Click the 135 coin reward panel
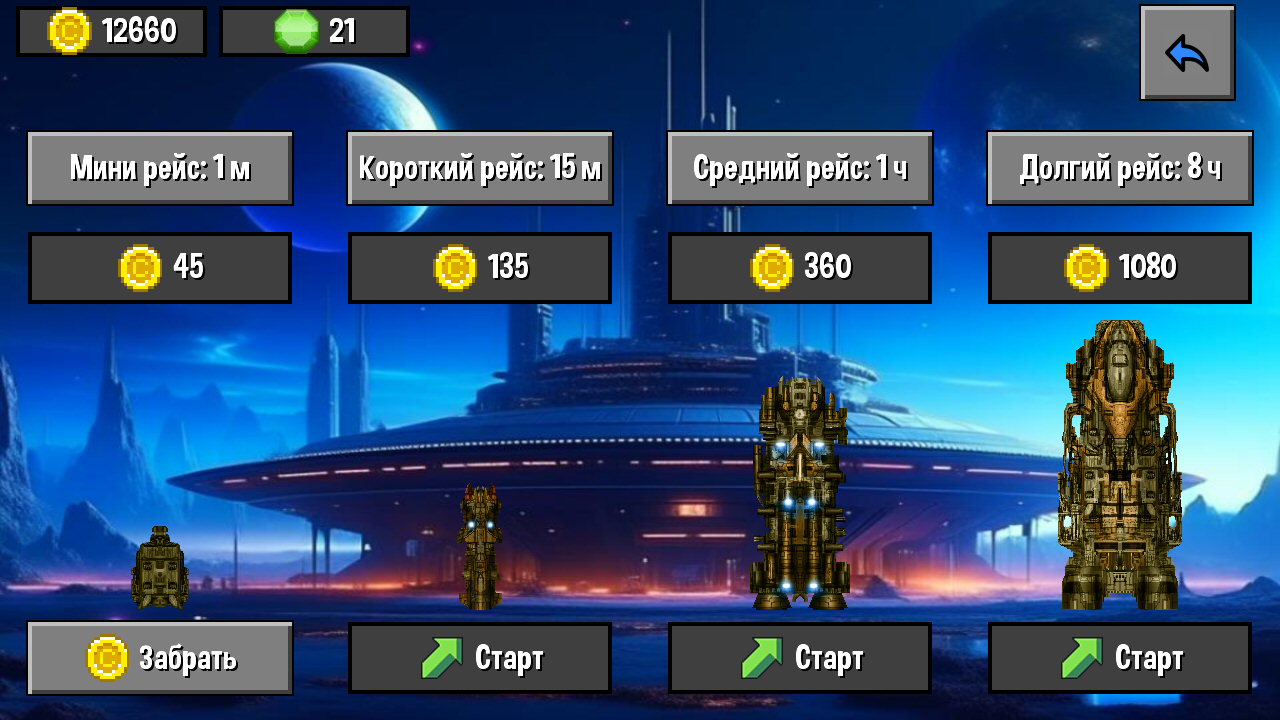This screenshot has width=1280, height=720. 478,267
